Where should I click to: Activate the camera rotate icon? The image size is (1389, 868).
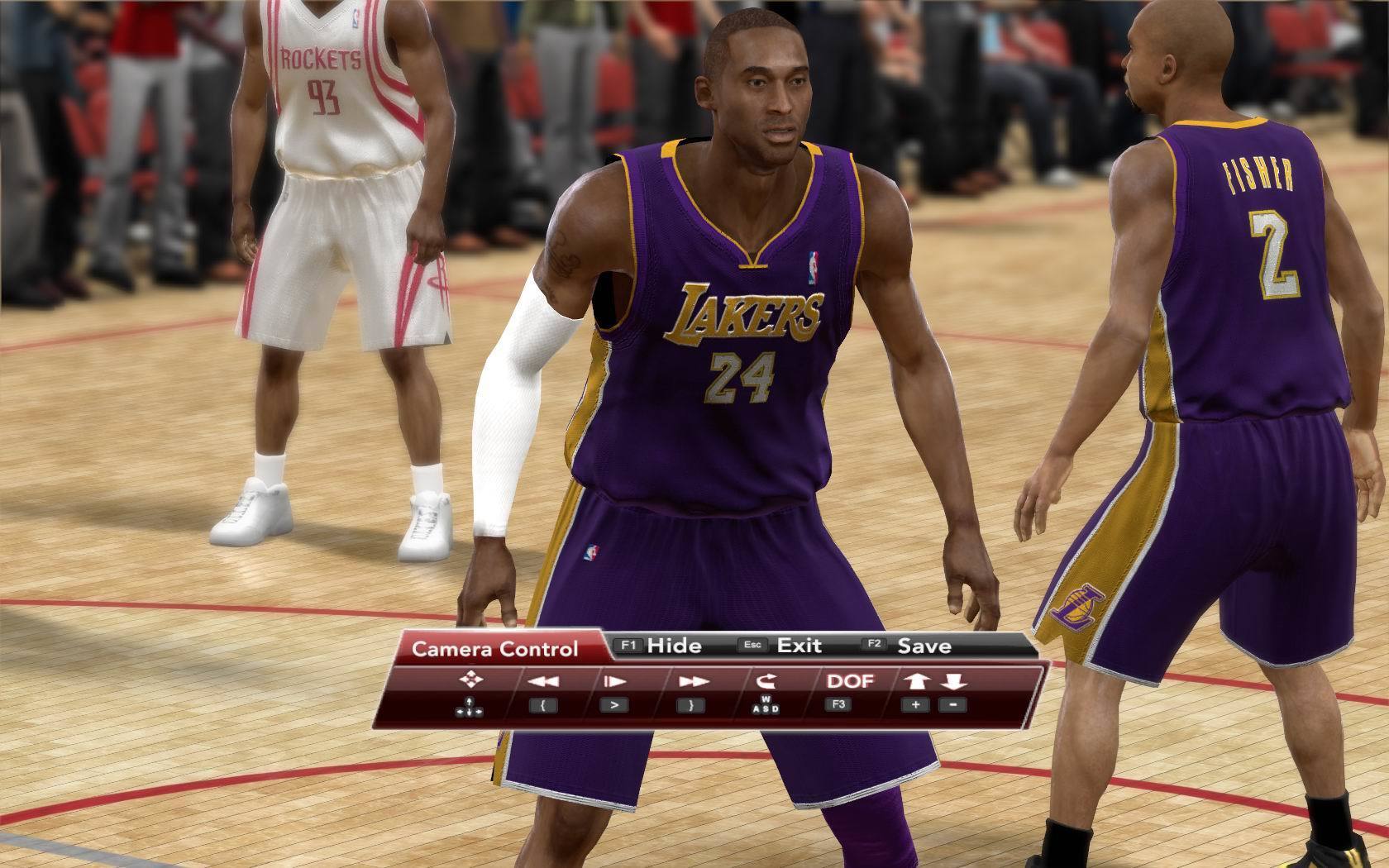[765, 681]
